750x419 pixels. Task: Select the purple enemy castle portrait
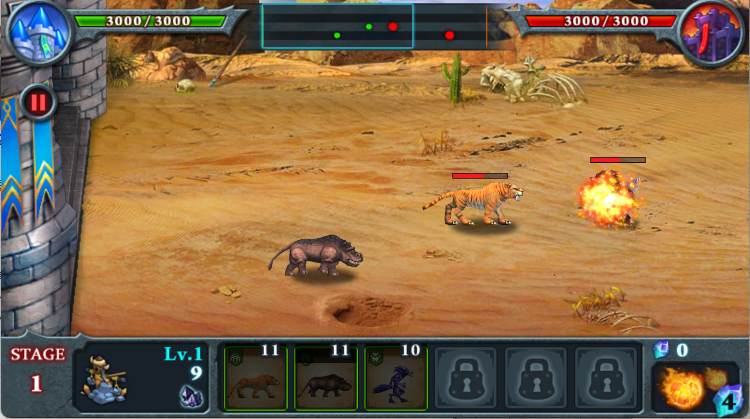pyautogui.click(x=713, y=31)
